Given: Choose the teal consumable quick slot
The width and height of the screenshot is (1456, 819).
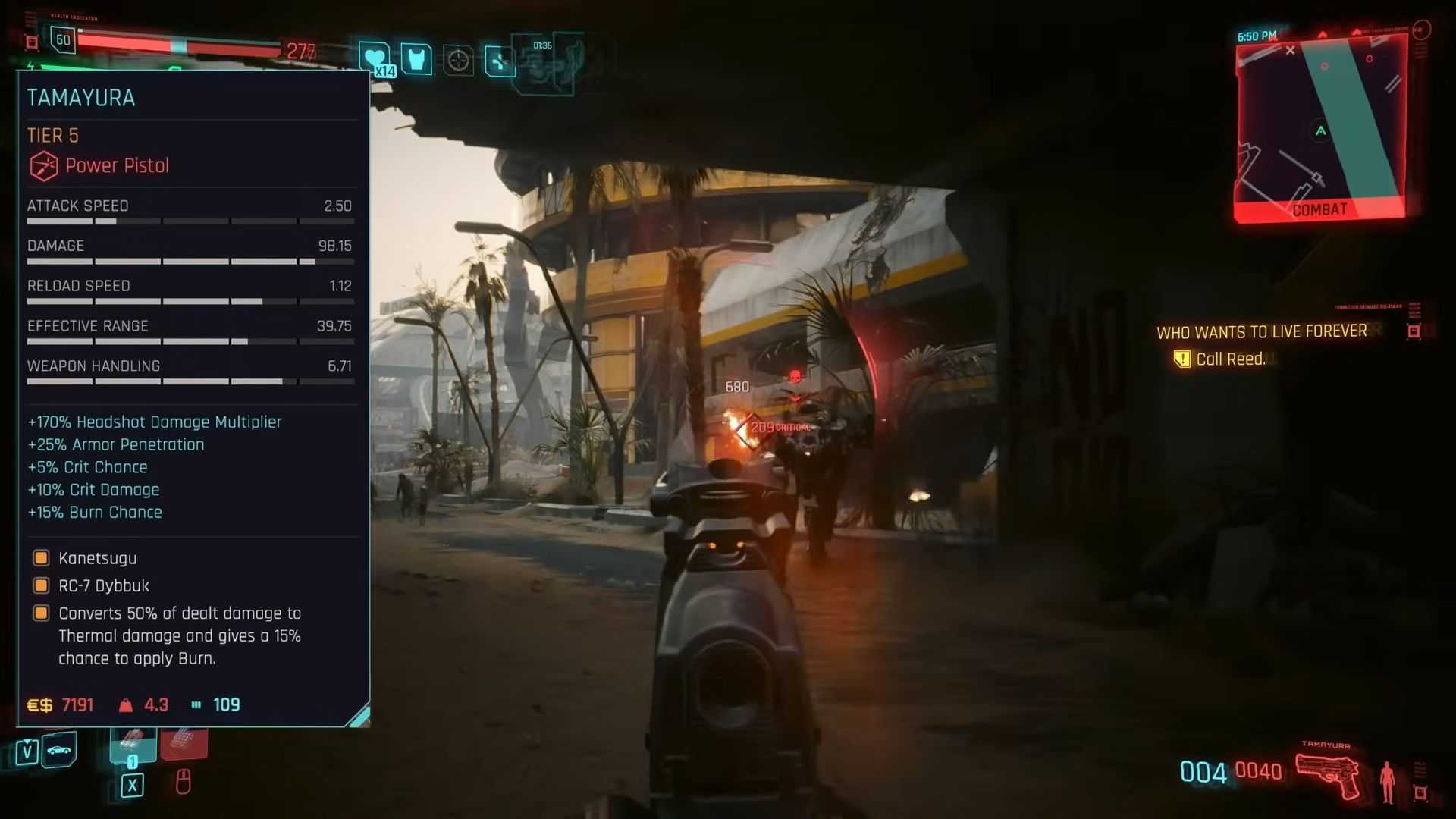Looking at the screenshot, I should pos(133,744).
